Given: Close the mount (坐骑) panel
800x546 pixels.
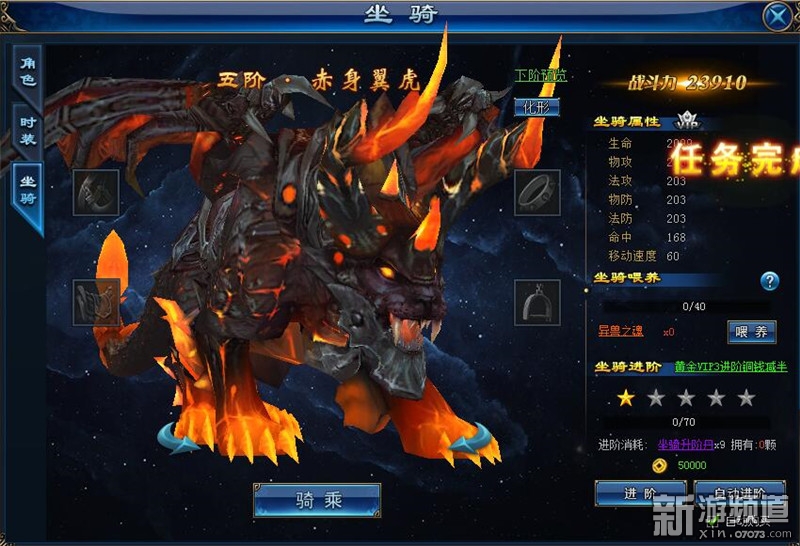Looking at the screenshot, I should pos(778,17).
